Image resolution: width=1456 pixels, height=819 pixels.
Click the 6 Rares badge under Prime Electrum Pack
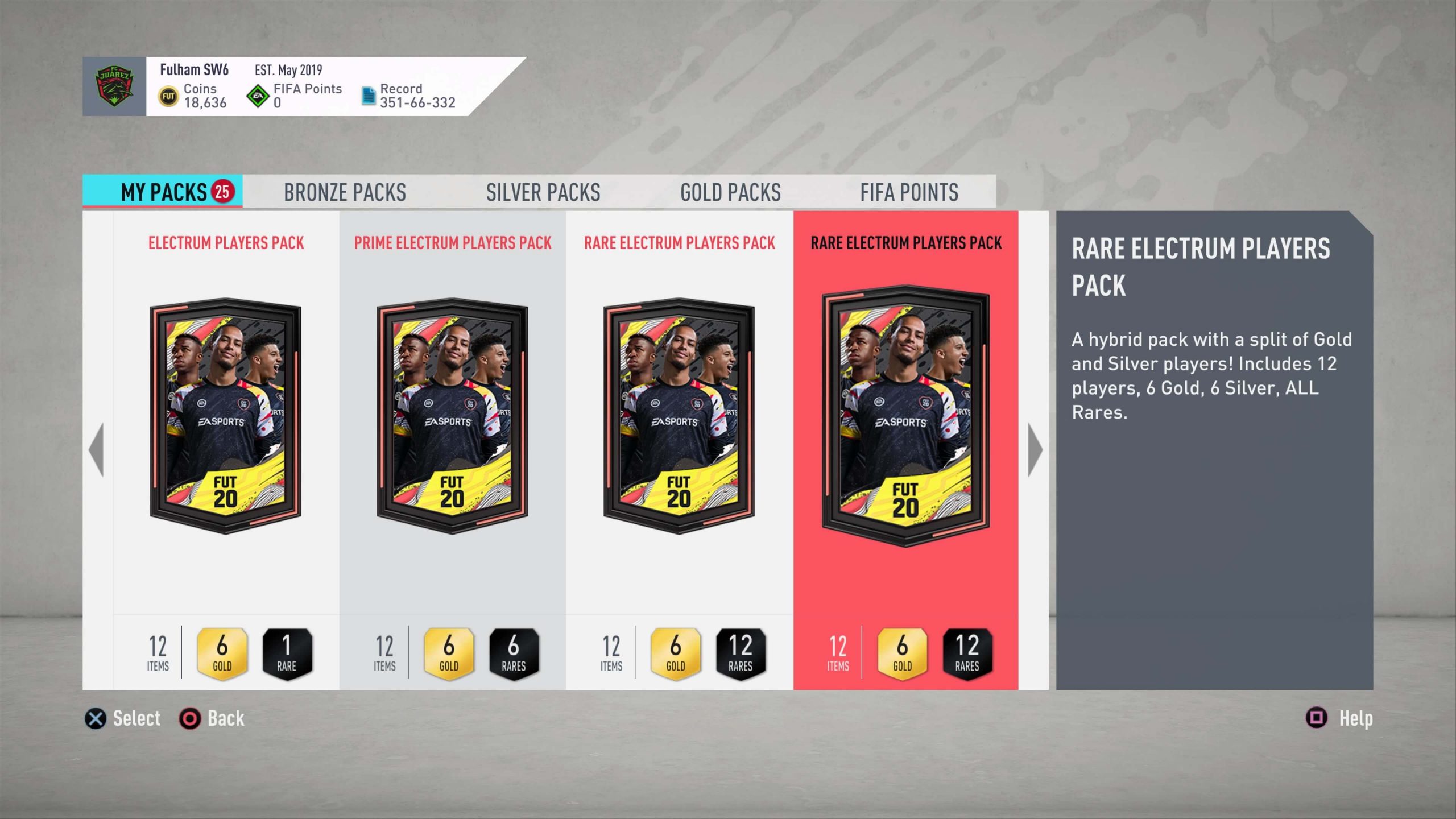[x=514, y=653]
